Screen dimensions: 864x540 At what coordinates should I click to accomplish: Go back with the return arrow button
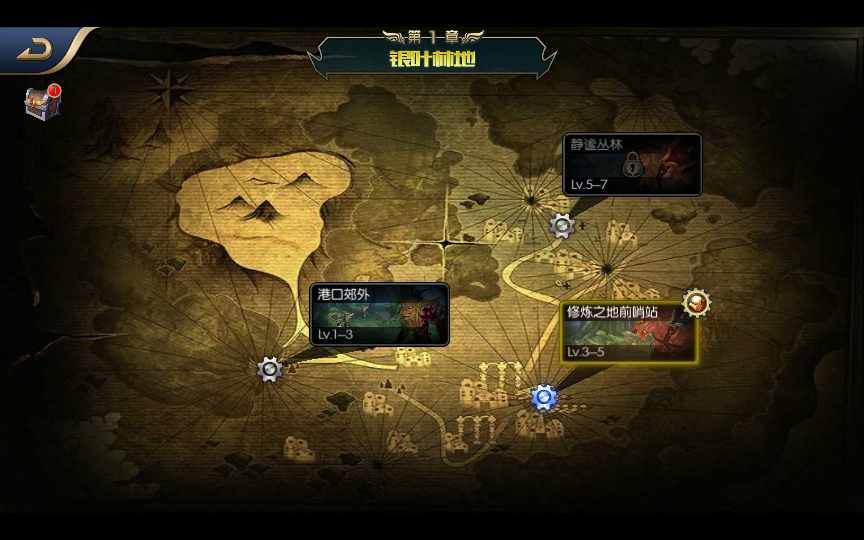tap(37, 49)
